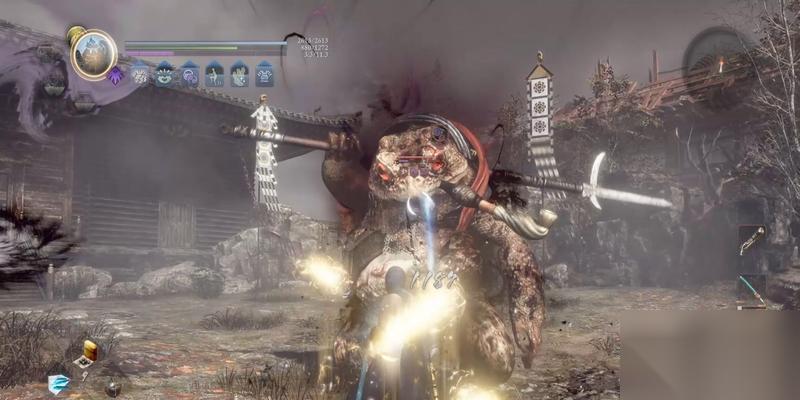Select the spiral swirl buff icon

(189, 73)
